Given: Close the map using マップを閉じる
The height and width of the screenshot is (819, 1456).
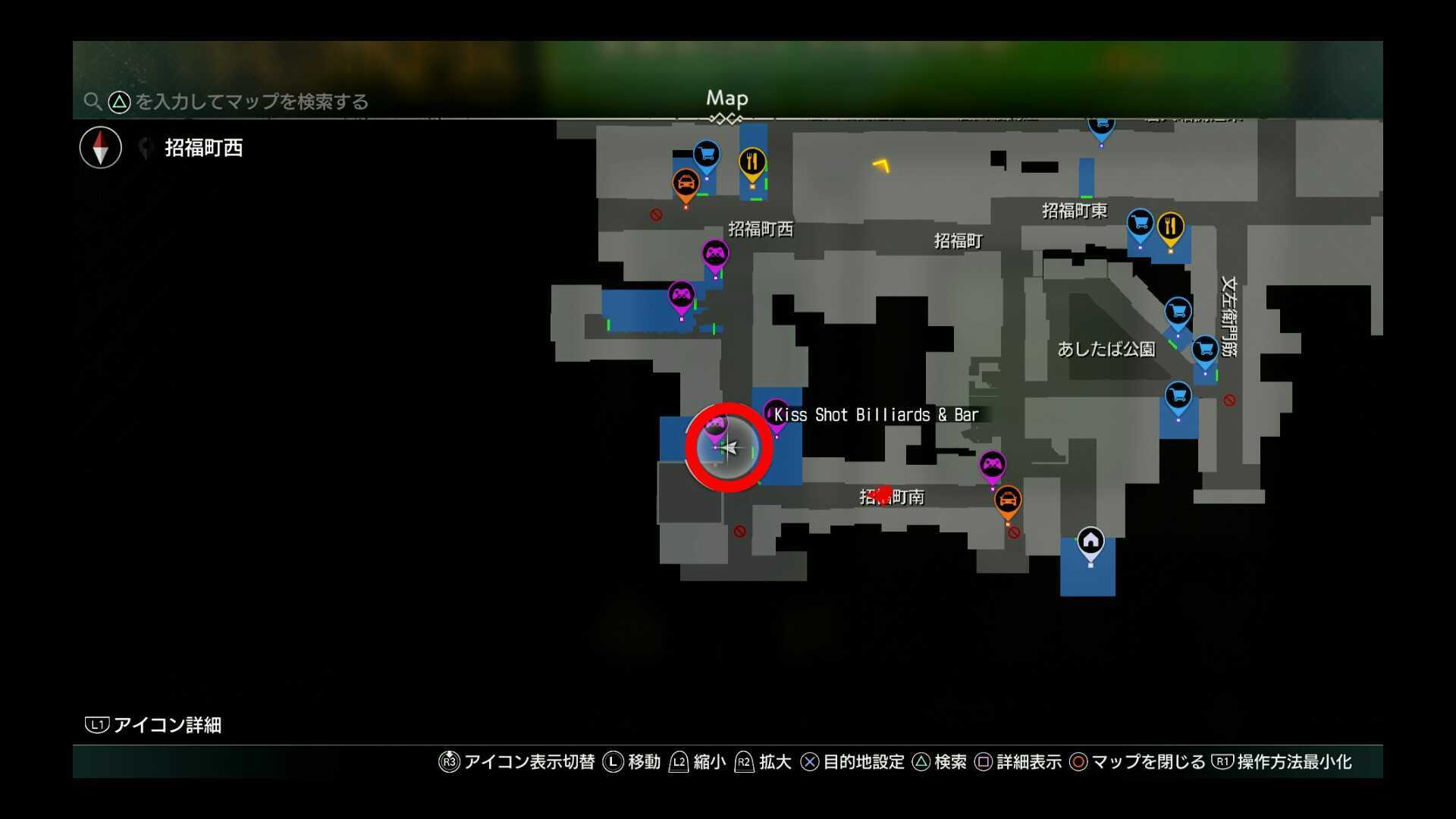Looking at the screenshot, I should [1137, 763].
